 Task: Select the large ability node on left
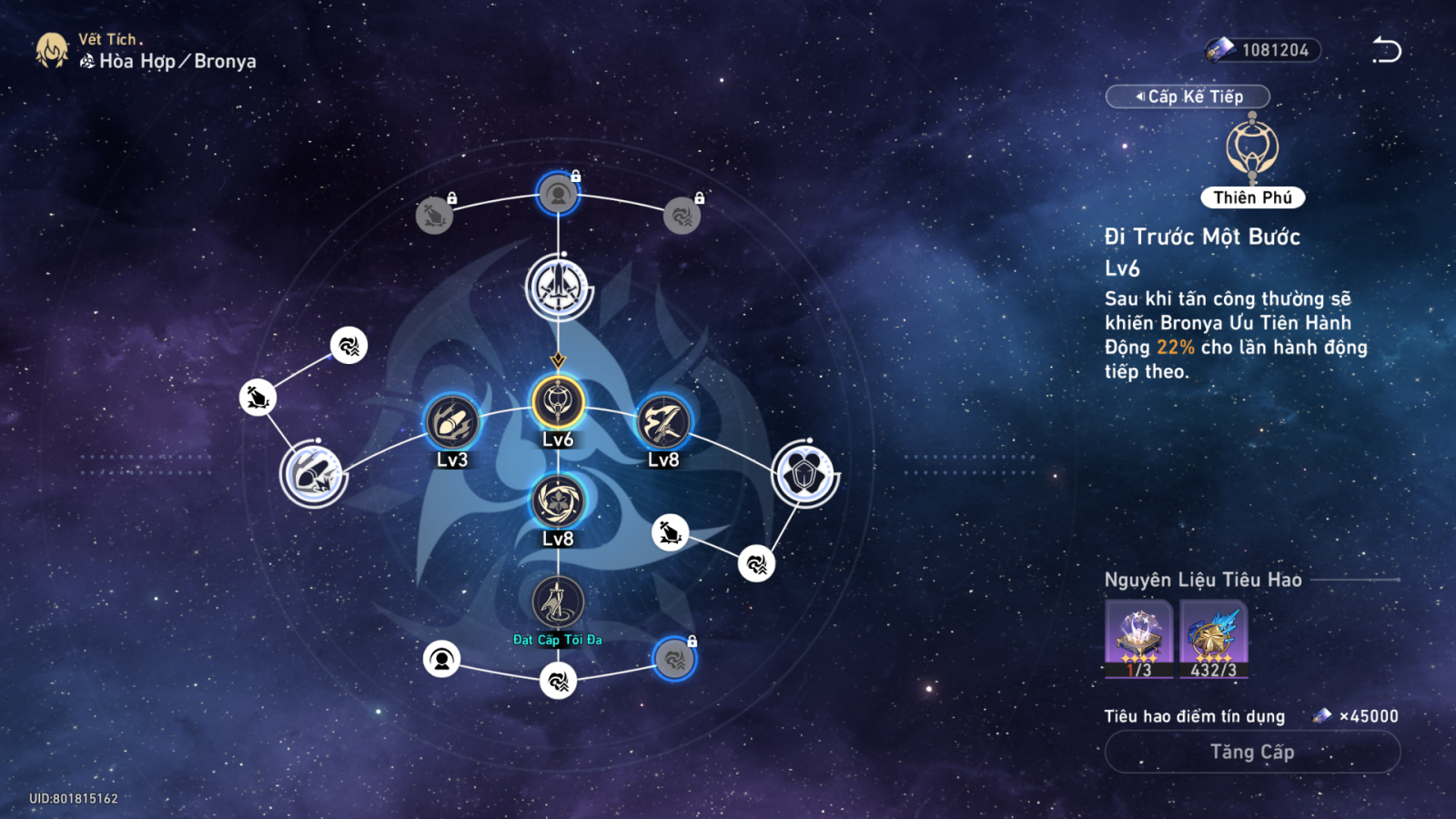pos(314,475)
